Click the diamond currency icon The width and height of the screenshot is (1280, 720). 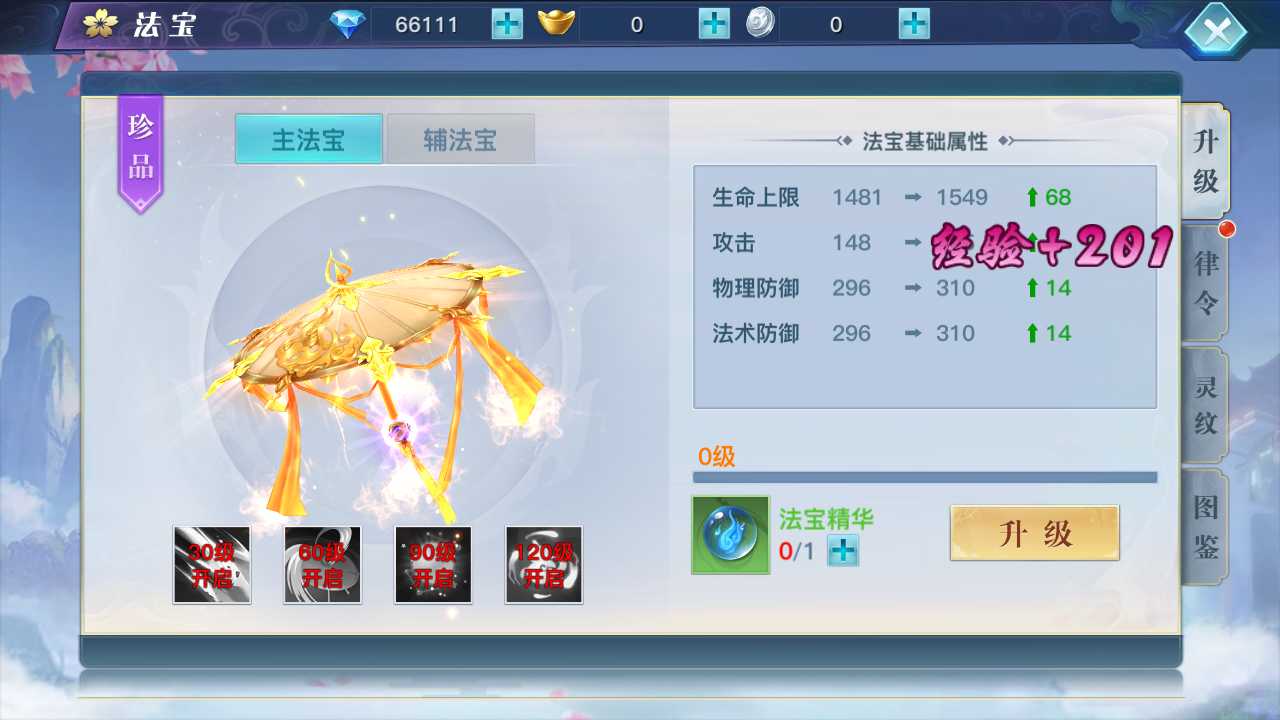pyautogui.click(x=346, y=24)
